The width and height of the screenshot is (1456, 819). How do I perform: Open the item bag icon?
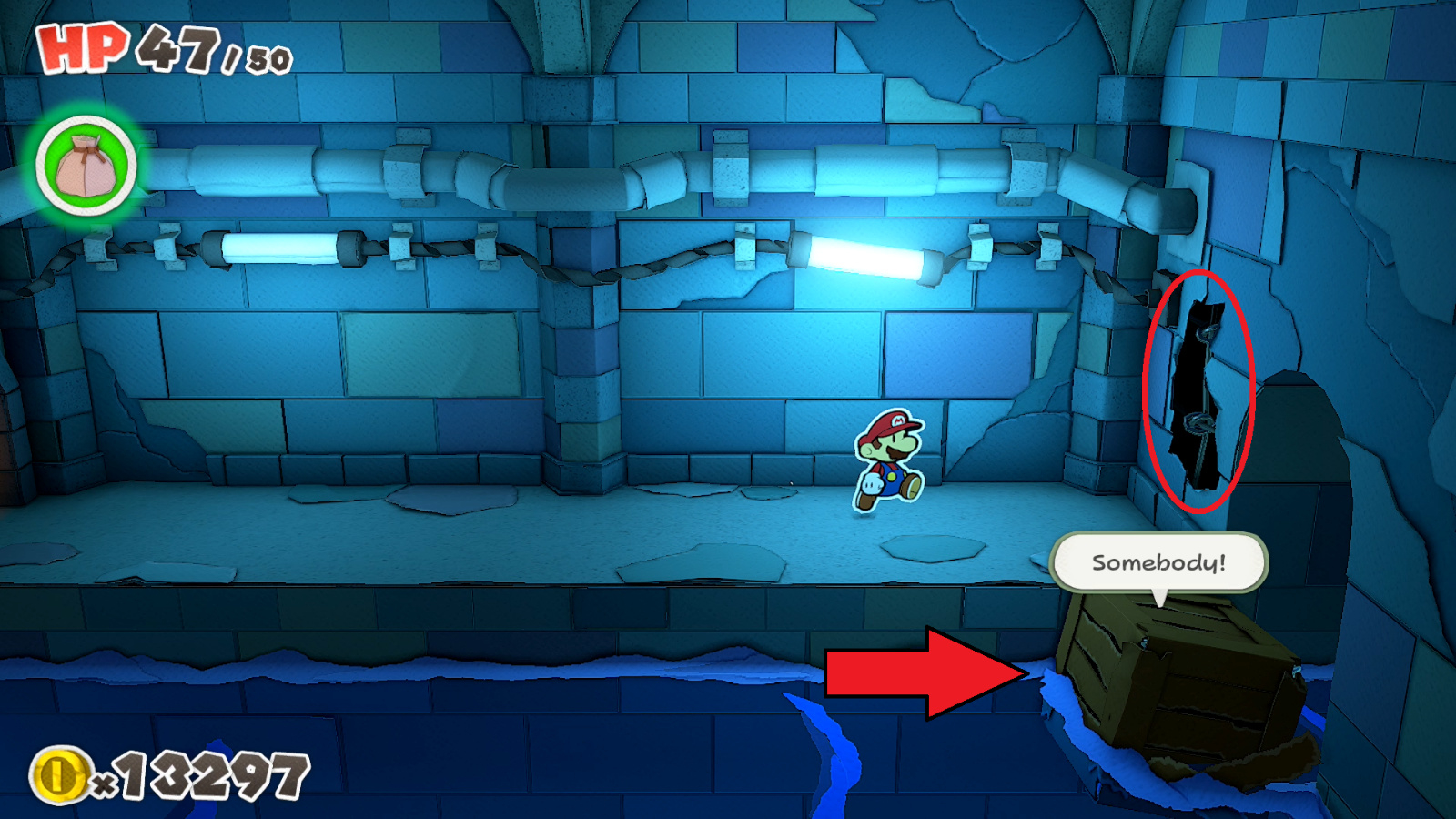pyautogui.click(x=84, y=162)
